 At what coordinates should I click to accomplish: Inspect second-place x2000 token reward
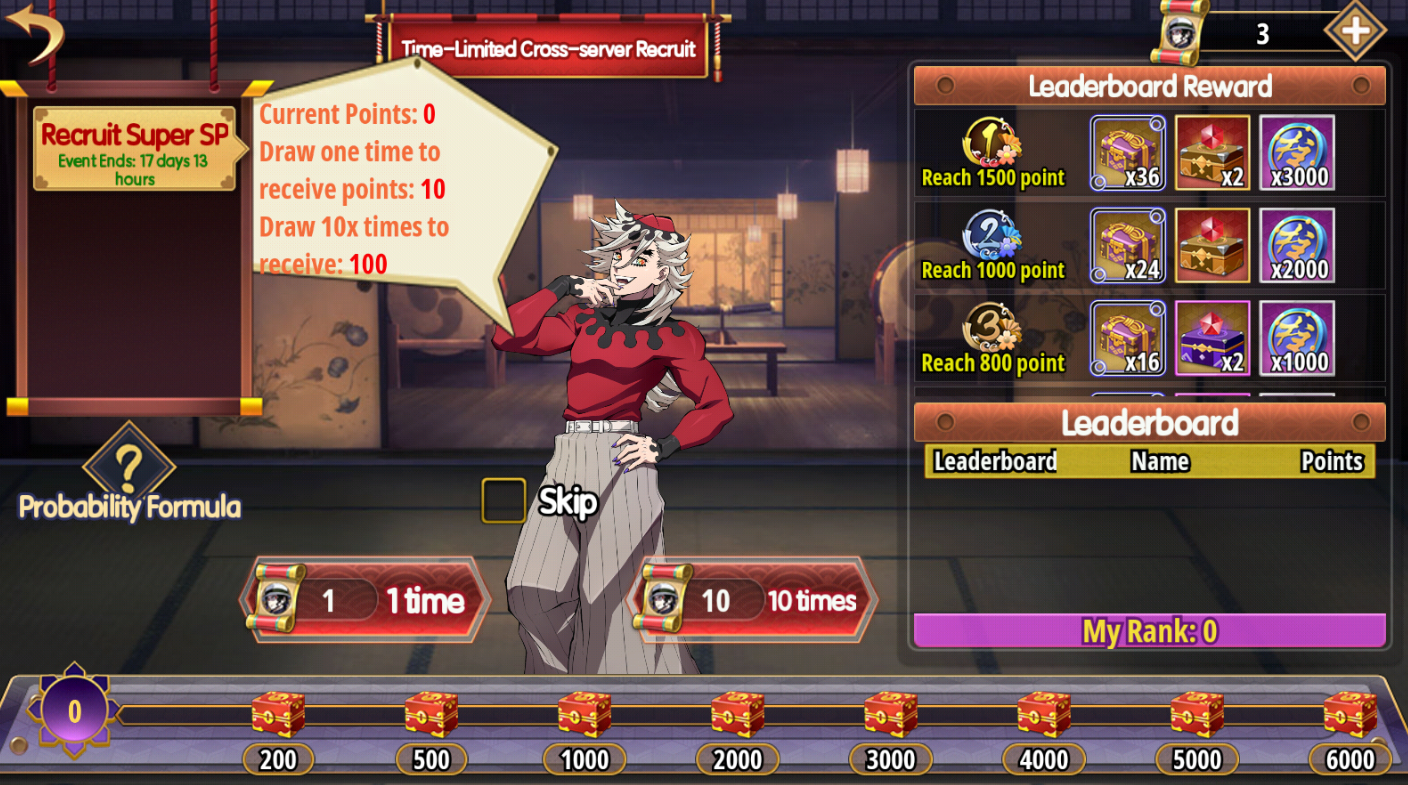pos(1297,246)
